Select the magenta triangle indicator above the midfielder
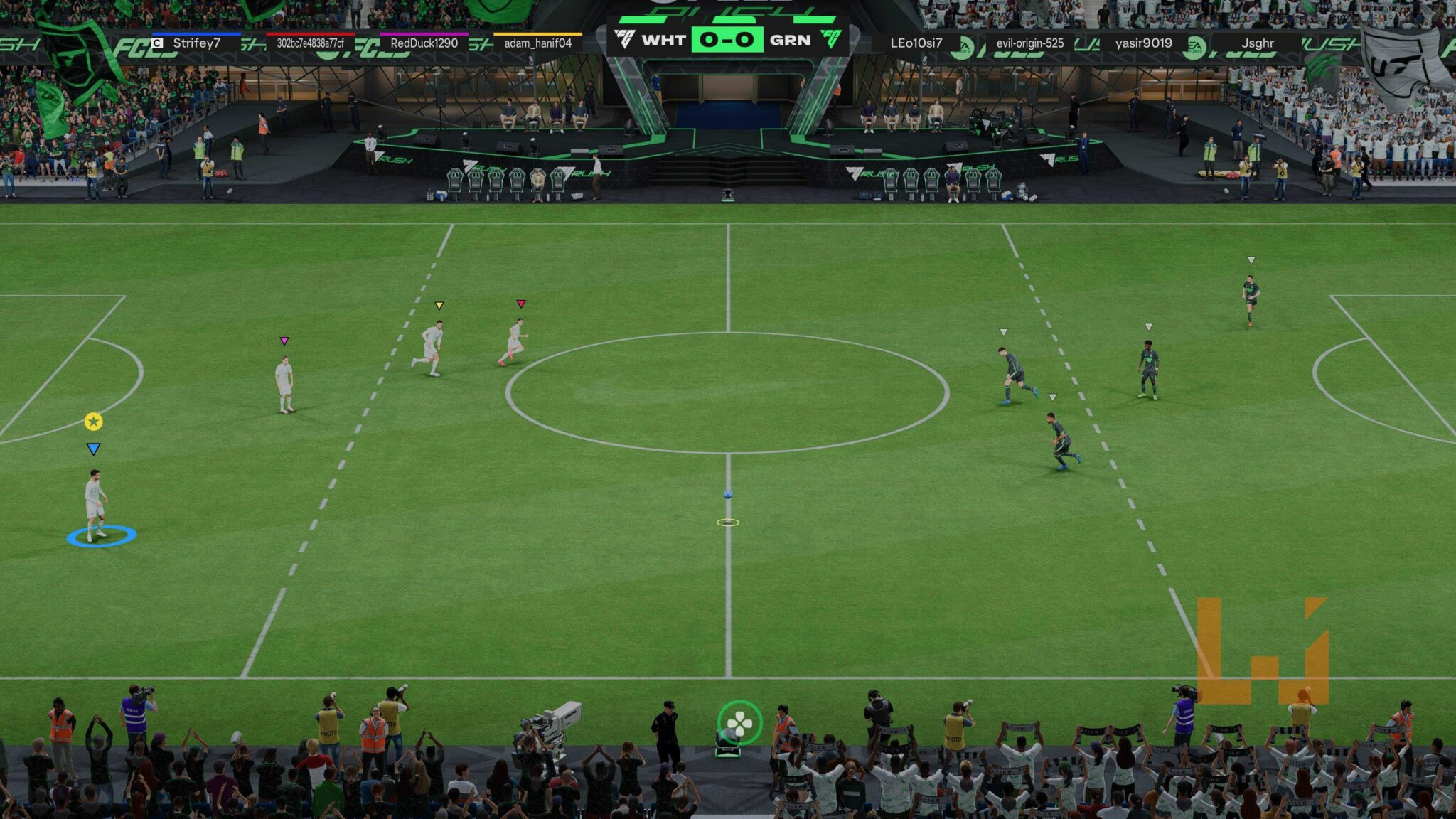This screenshot has width=1456, height=819. (x=285, y=341)
